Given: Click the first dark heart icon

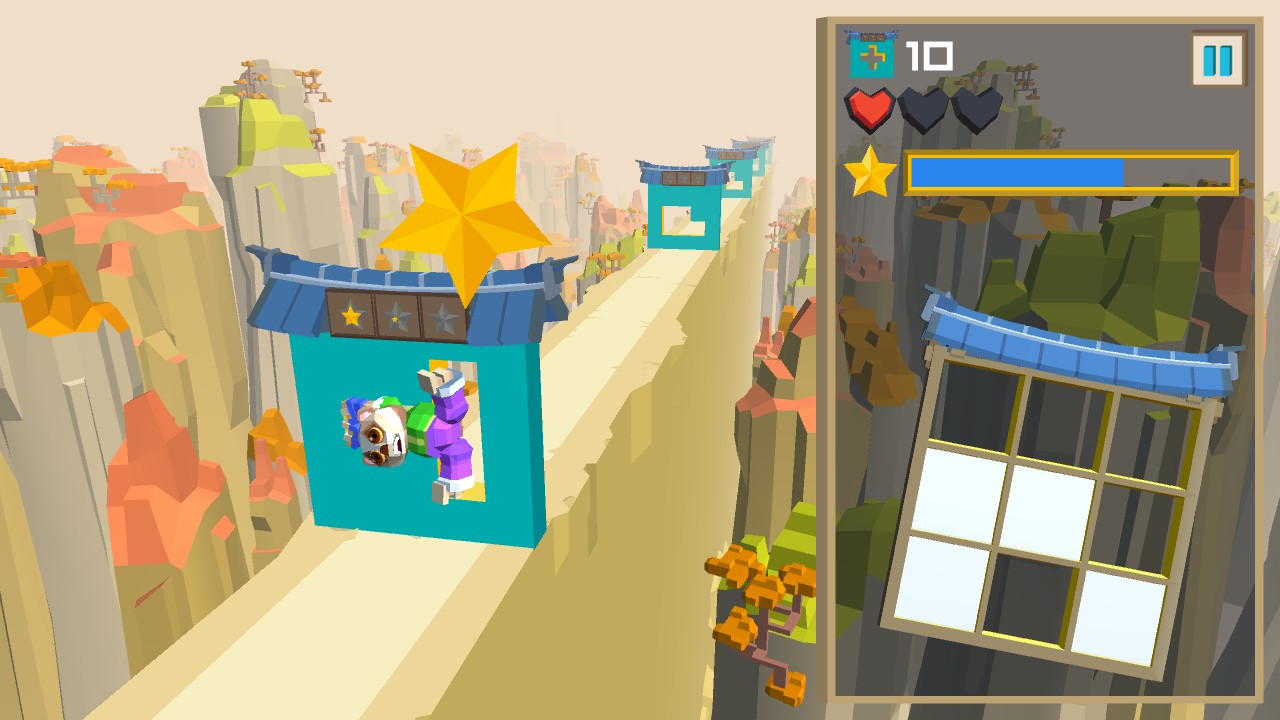Looking at the screenshot, I should click(x=922, y=110).
